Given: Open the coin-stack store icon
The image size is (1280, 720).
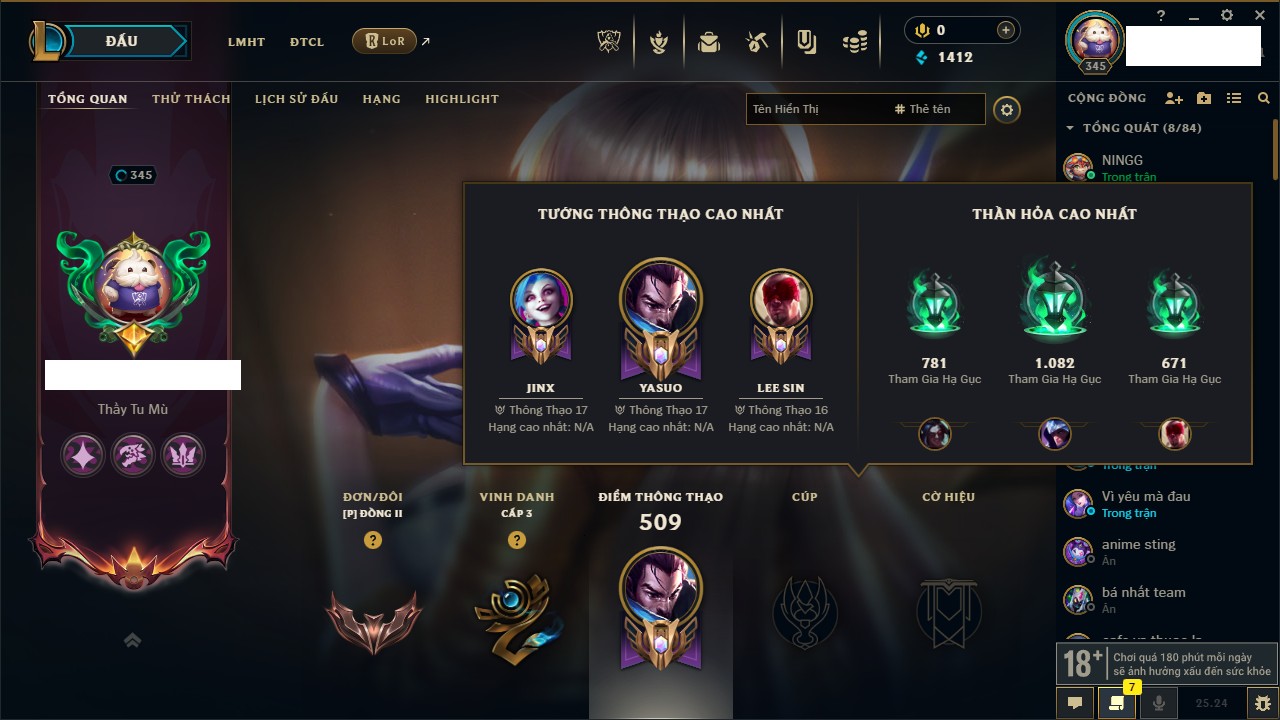Looking at the screenshot, I should click(x=854, y=42).
